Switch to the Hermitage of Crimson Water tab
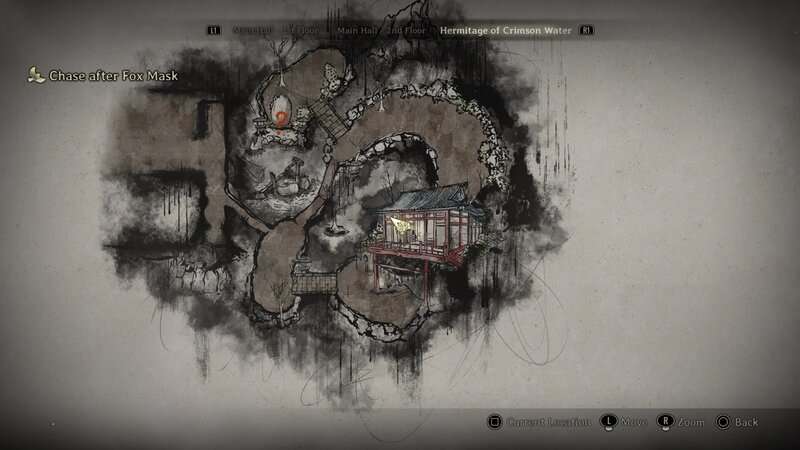The width and height of the screenshot is (800, 450). (x=507, y=31)
